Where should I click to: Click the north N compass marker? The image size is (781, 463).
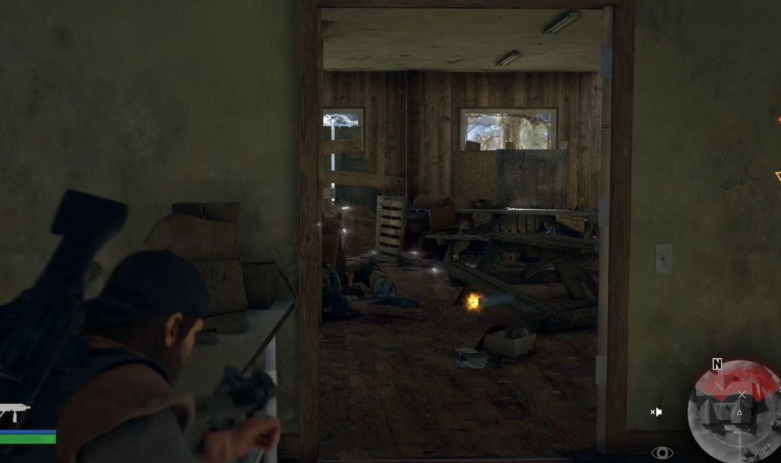coord(717,365)
